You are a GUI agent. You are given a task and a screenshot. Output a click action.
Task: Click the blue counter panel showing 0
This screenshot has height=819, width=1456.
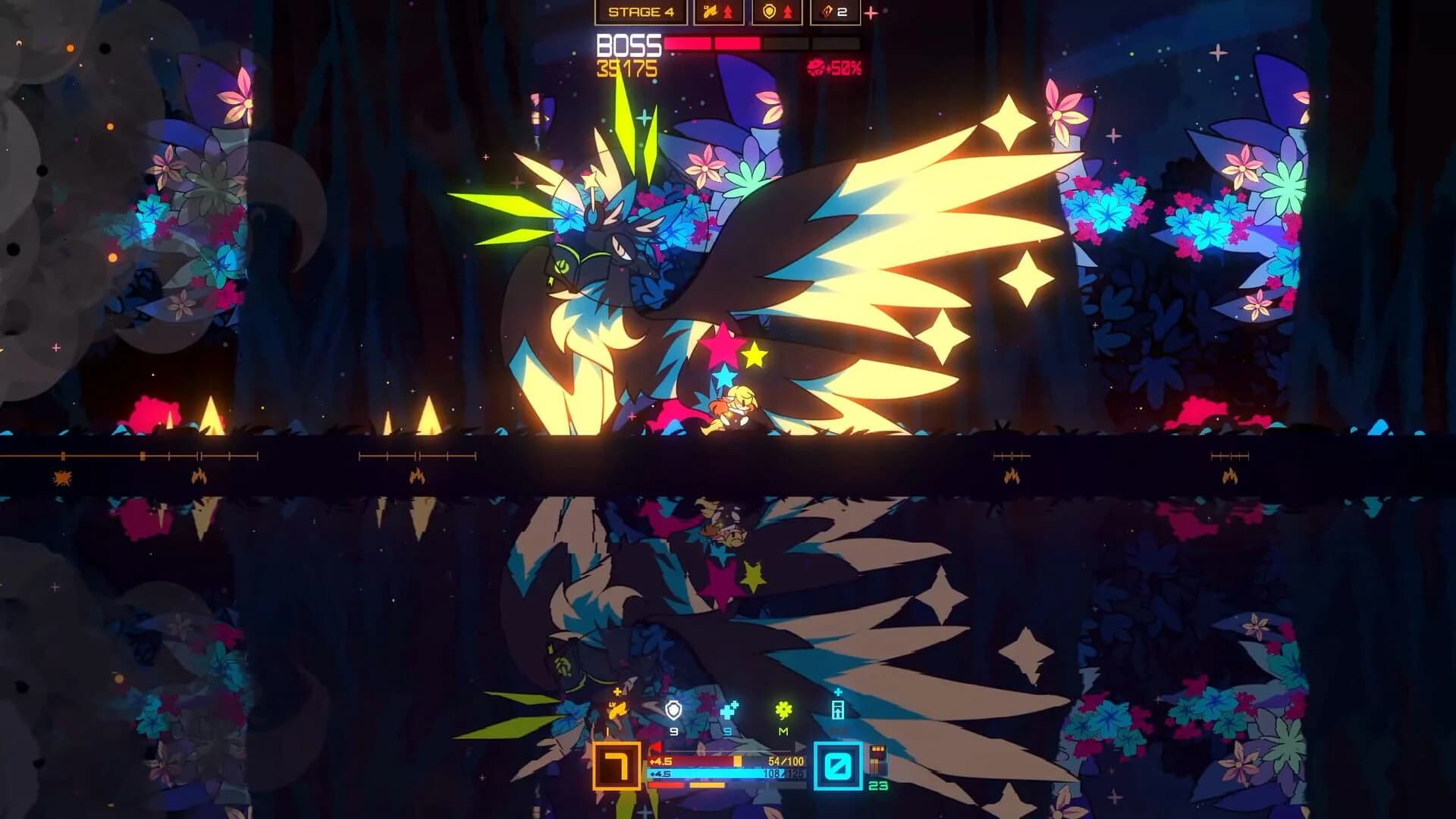[837, 767]
